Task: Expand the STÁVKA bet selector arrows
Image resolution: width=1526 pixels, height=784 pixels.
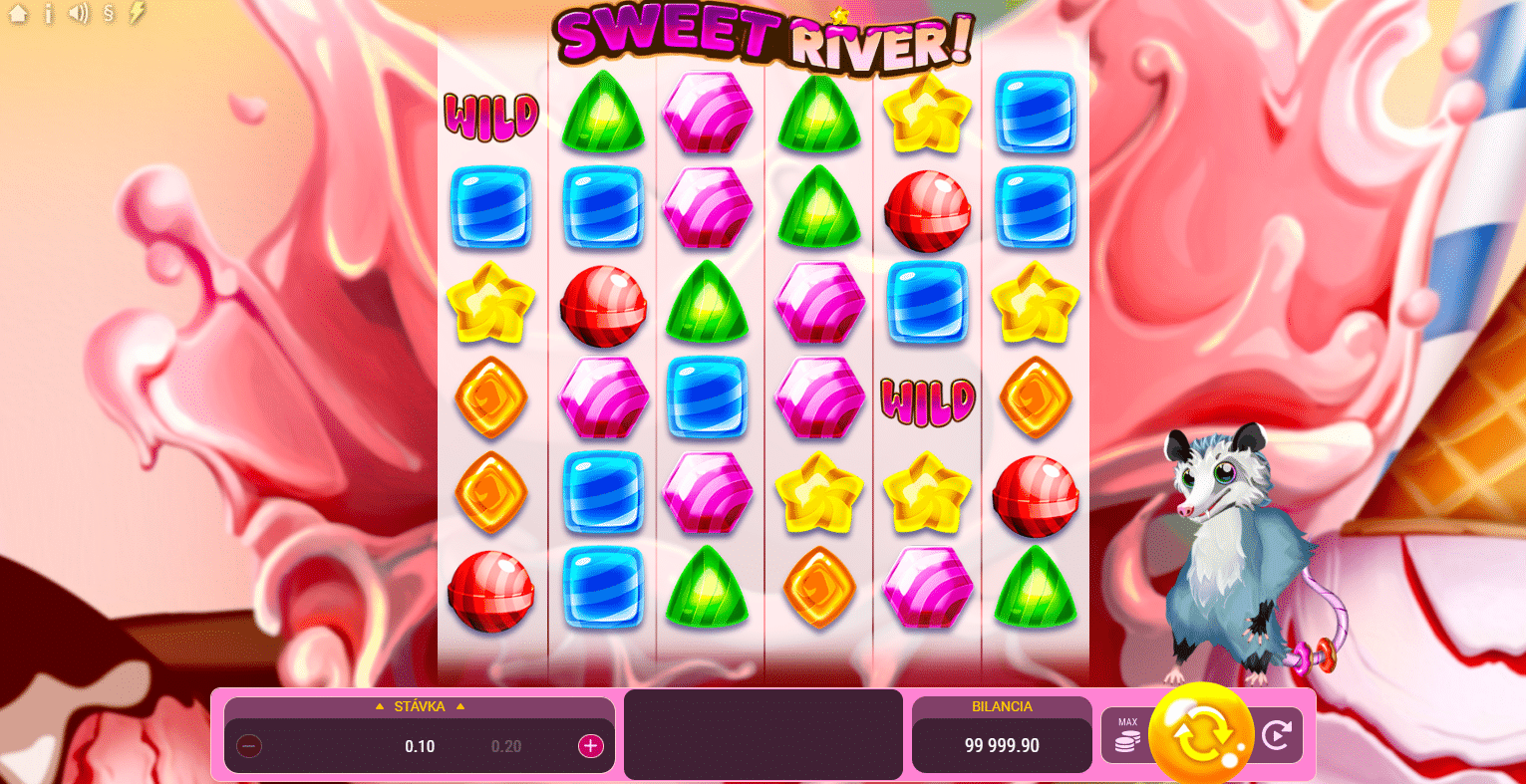Action: (x=419, y=706)
